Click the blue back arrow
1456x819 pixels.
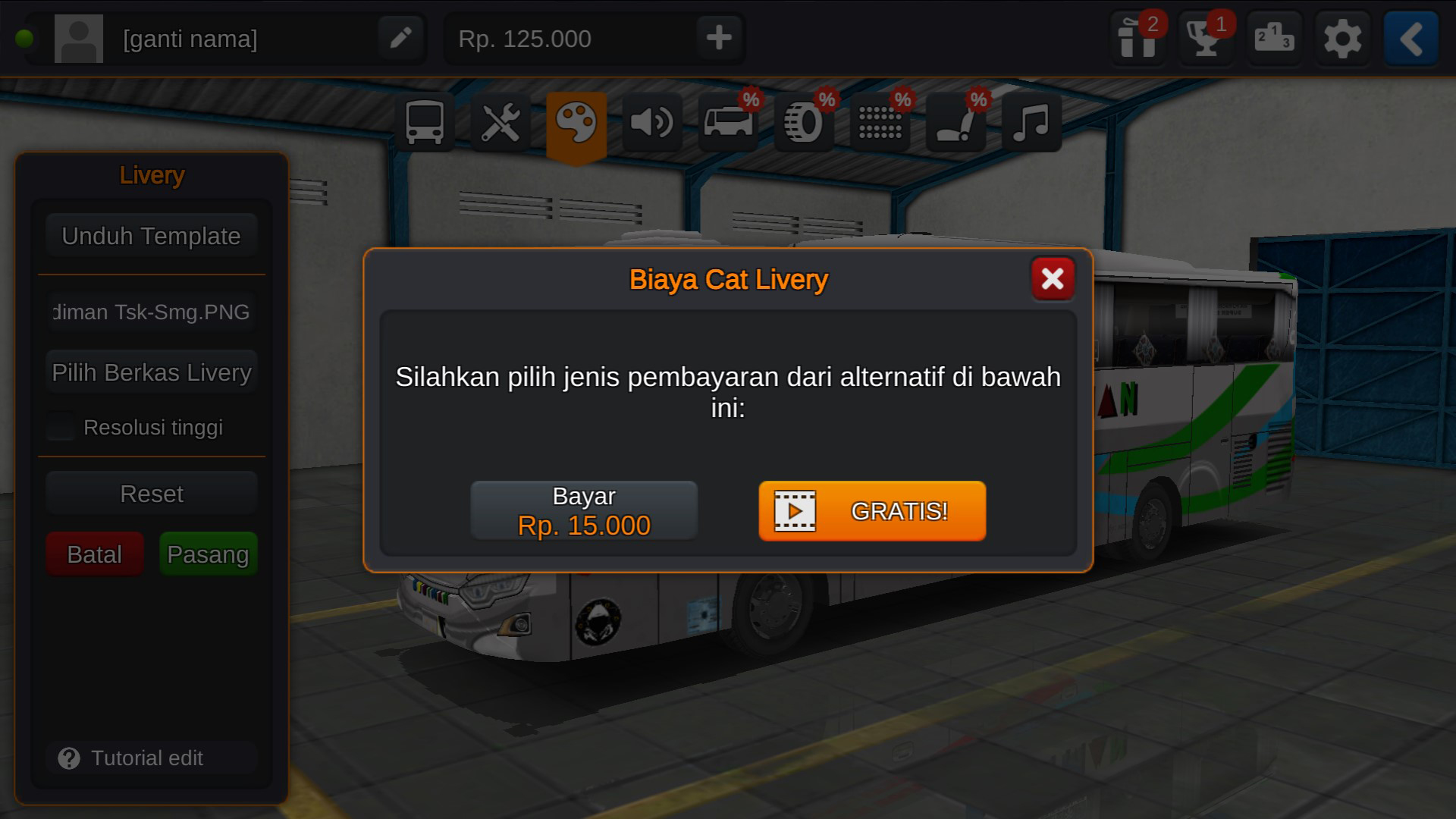click(x=1410, y=38)
